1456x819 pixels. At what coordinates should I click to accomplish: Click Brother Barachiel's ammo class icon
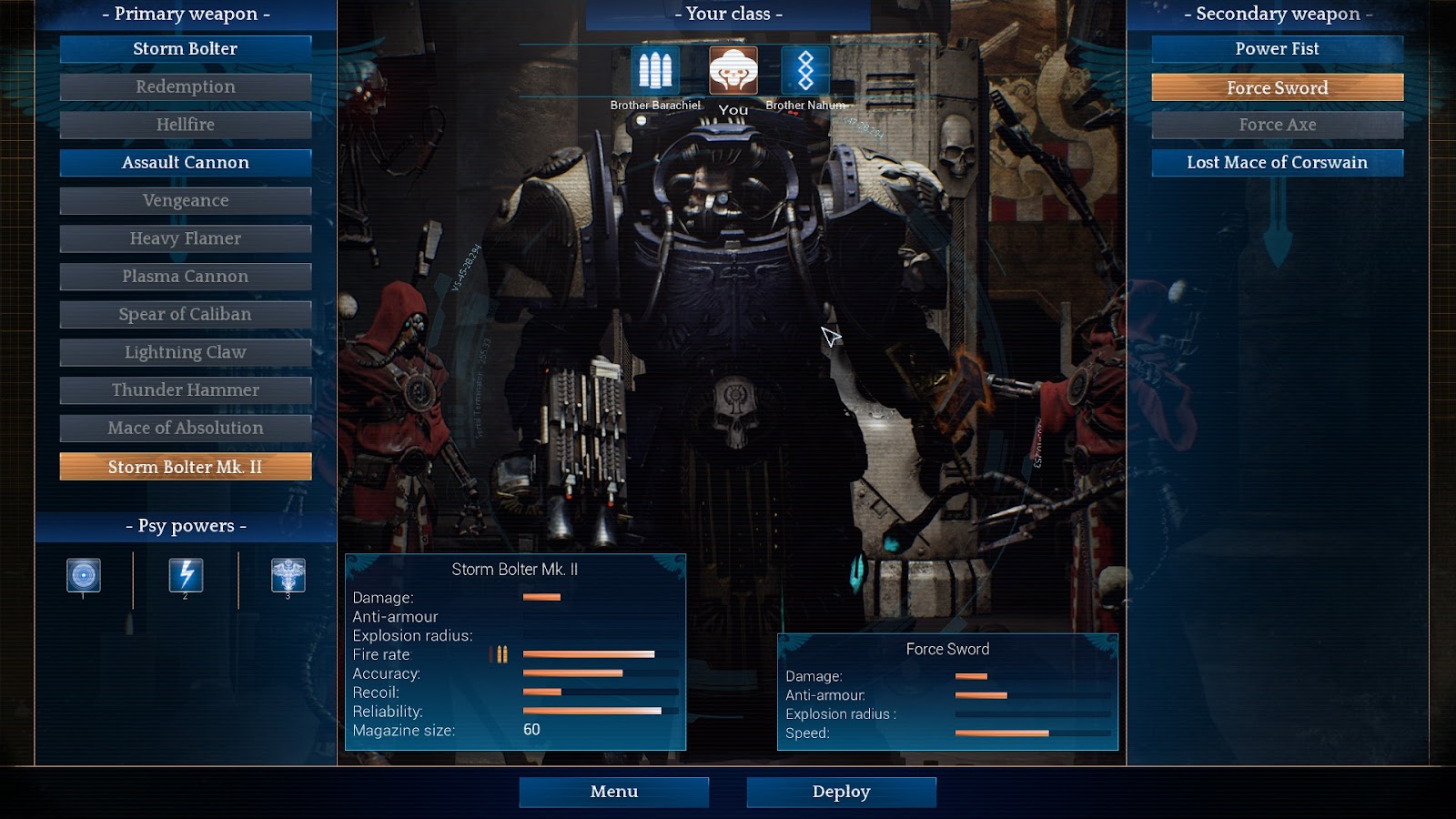(655, 70)
